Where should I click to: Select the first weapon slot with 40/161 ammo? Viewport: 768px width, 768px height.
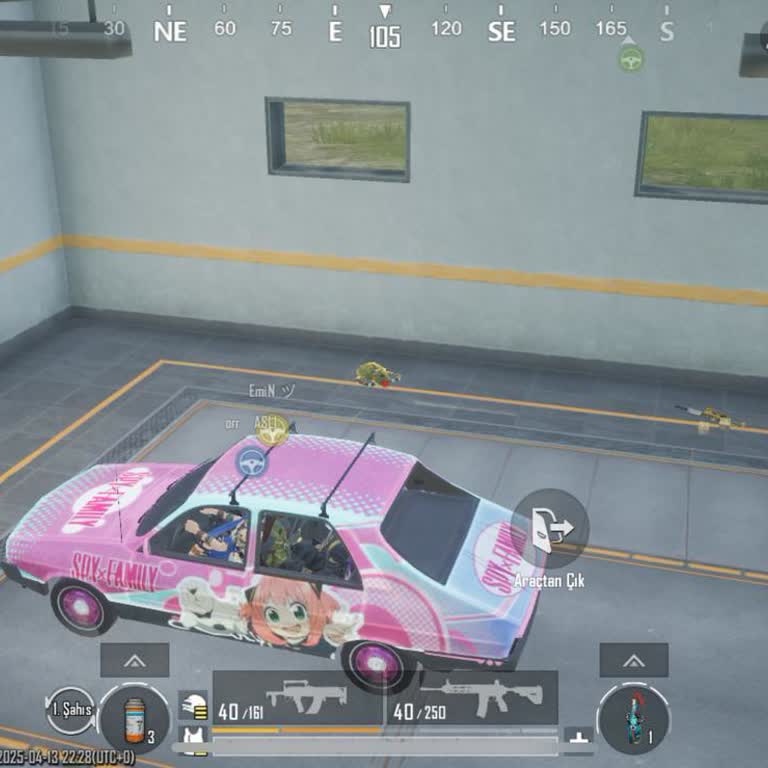coord(297,699)
